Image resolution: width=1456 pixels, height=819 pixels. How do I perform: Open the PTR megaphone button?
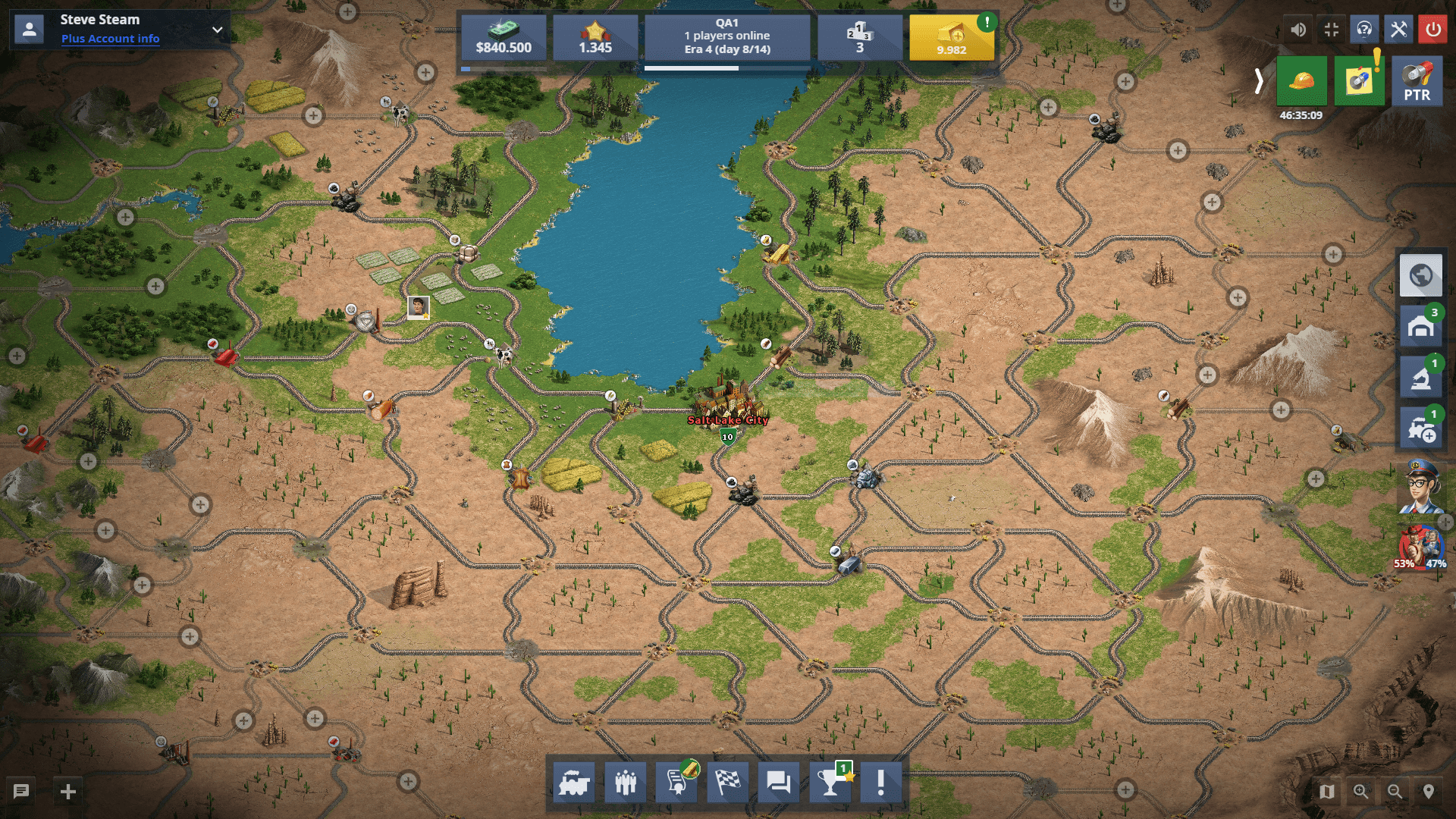1417,80
